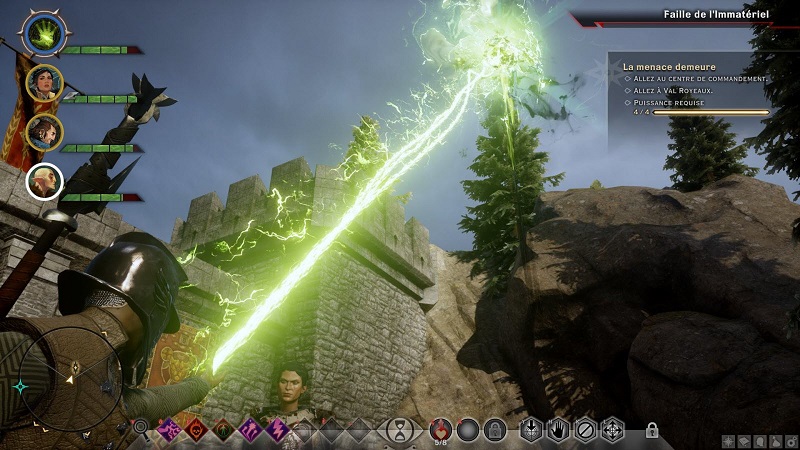Select the dark-haired woman's party portrait
Viewport: 800px width, 450px height.
(x=45, y=83)
